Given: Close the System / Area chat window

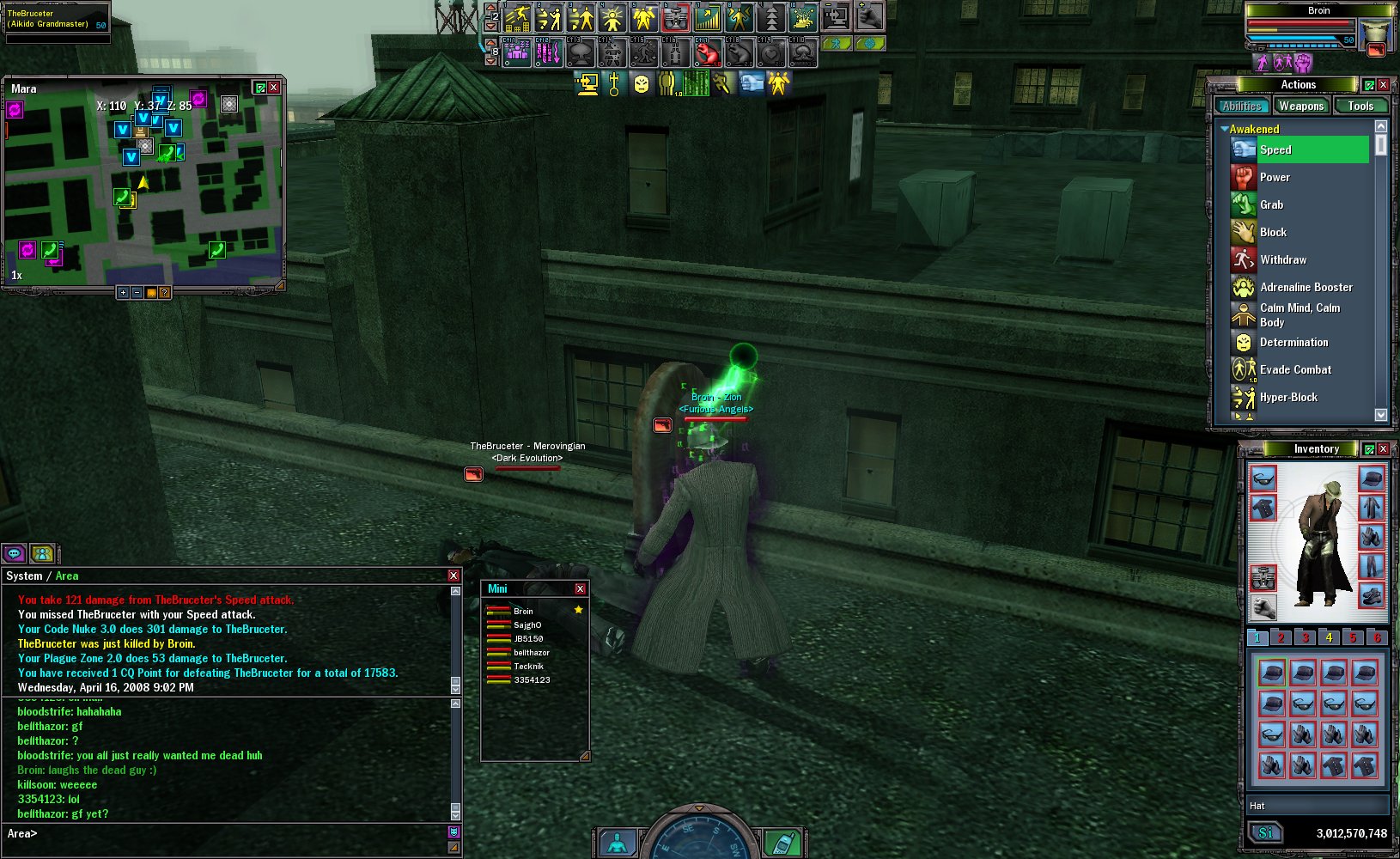Looking at the screenshot, I should (x=453, y=576).
